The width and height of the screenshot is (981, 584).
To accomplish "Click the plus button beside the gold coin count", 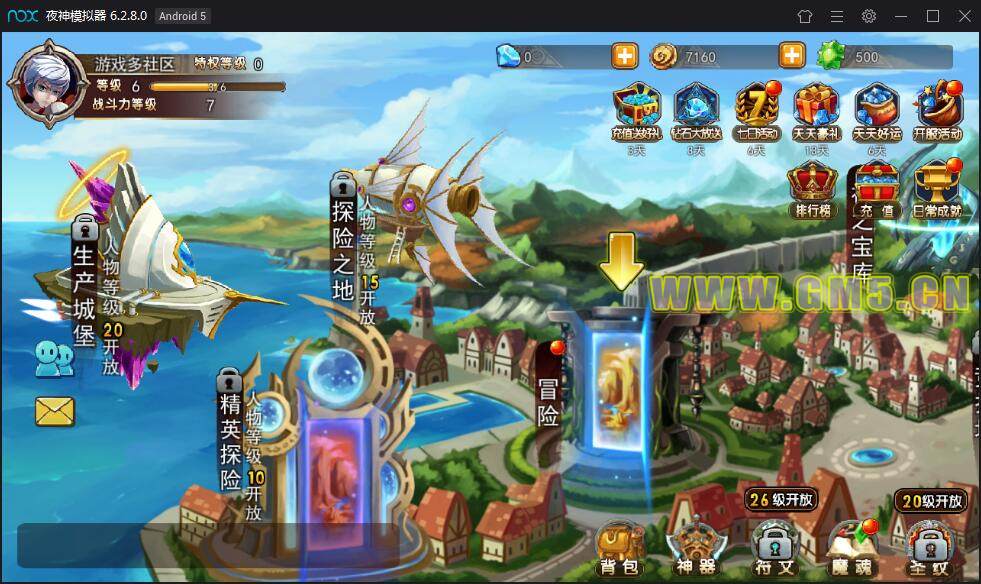I will (x=792, y=56).
